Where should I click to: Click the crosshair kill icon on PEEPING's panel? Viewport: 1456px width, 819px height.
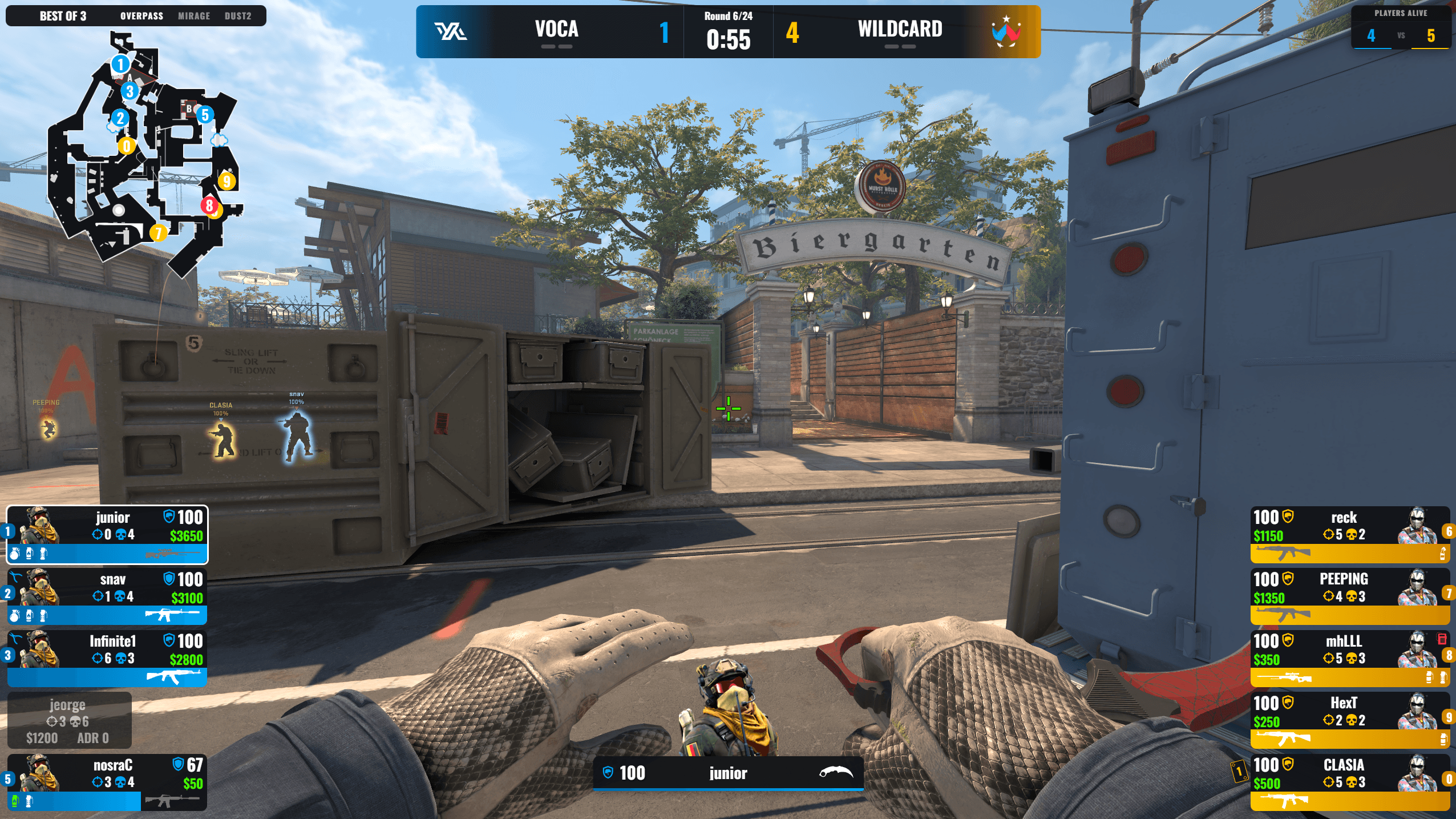point(1329,595)
